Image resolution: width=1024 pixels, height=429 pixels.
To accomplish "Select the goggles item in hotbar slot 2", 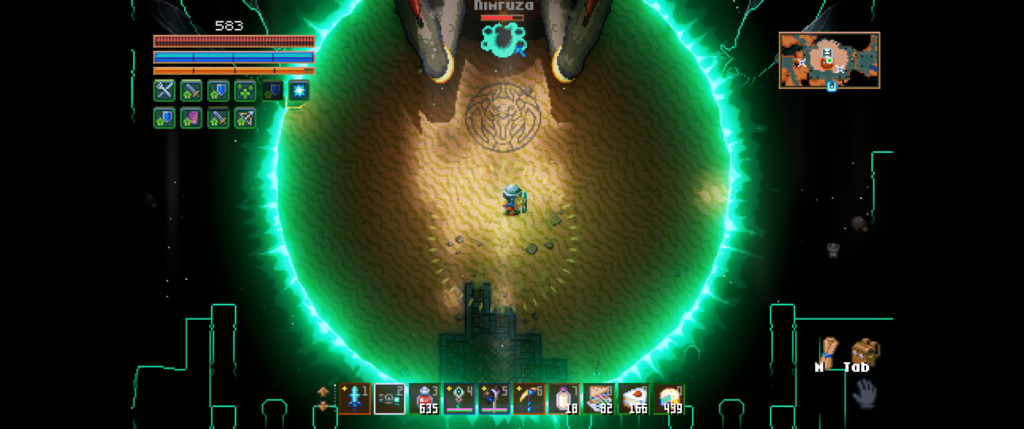I will 389,399.
